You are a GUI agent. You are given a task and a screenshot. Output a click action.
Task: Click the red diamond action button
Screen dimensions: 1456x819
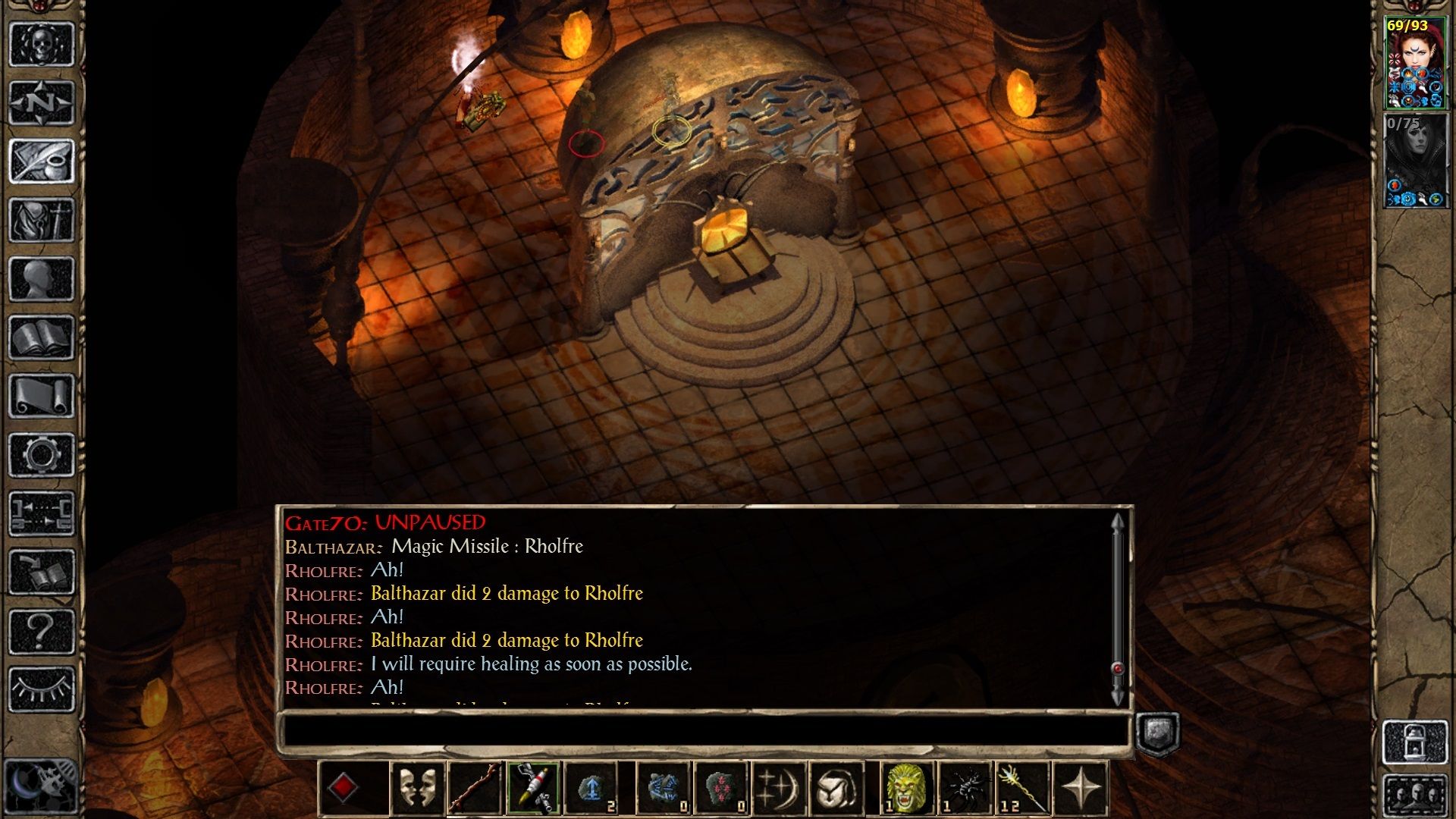(344, 788)
